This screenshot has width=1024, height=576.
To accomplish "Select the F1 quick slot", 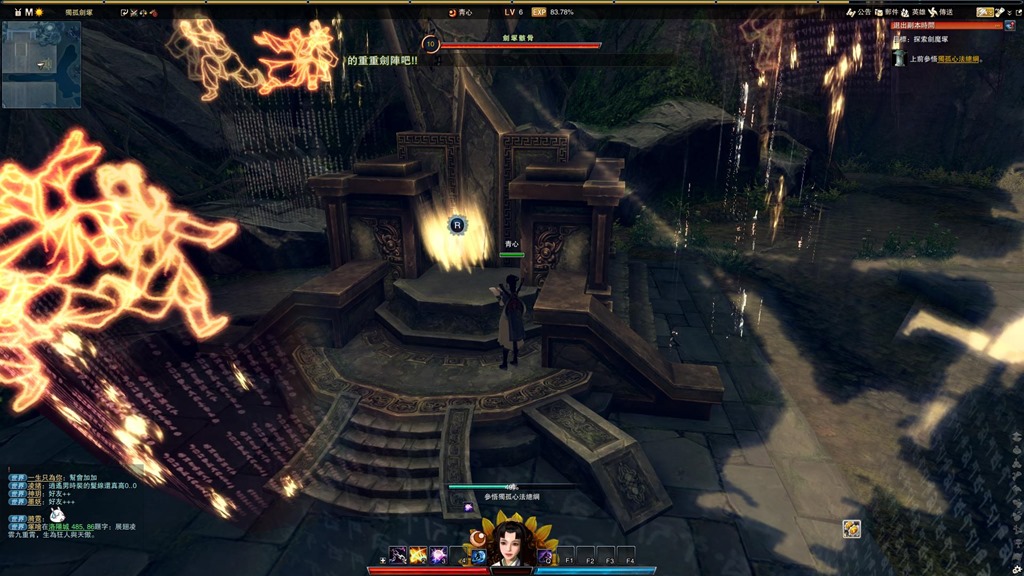I will [x=567, y=556].
